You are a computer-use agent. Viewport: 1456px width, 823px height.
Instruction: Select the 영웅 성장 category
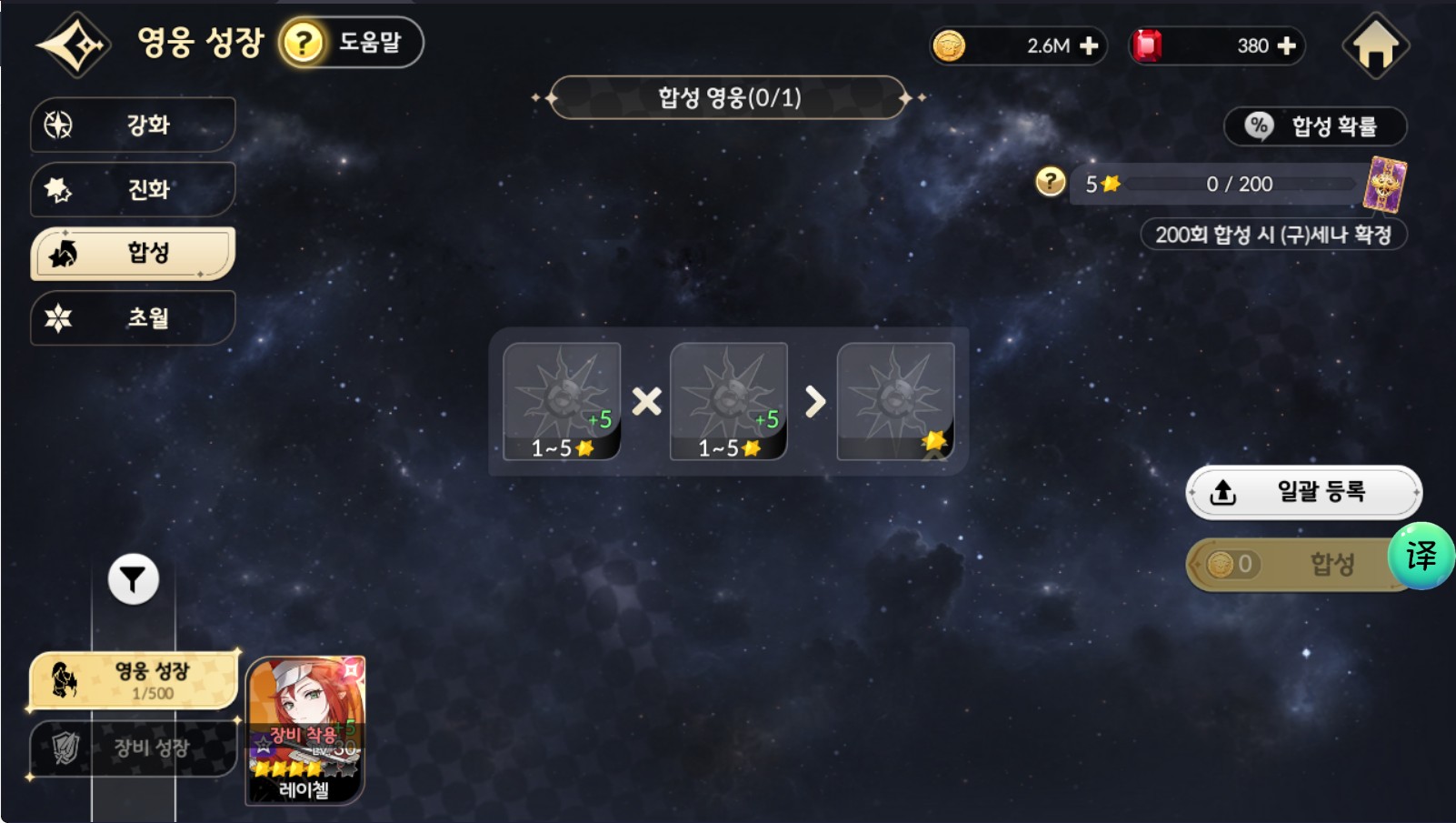point(134,679)
